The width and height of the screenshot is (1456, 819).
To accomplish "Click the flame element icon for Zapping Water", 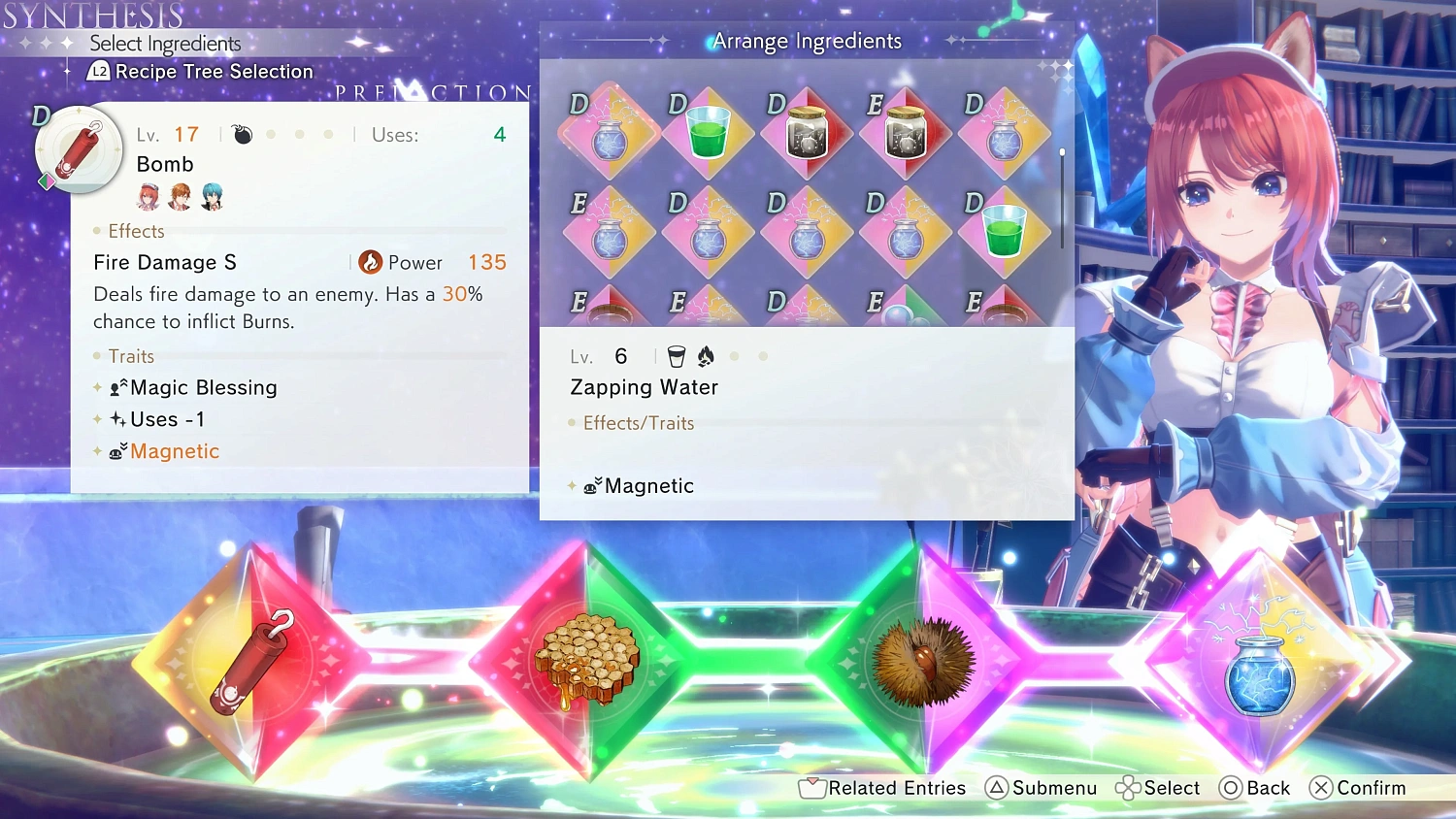I will click(x=706, y=356).
